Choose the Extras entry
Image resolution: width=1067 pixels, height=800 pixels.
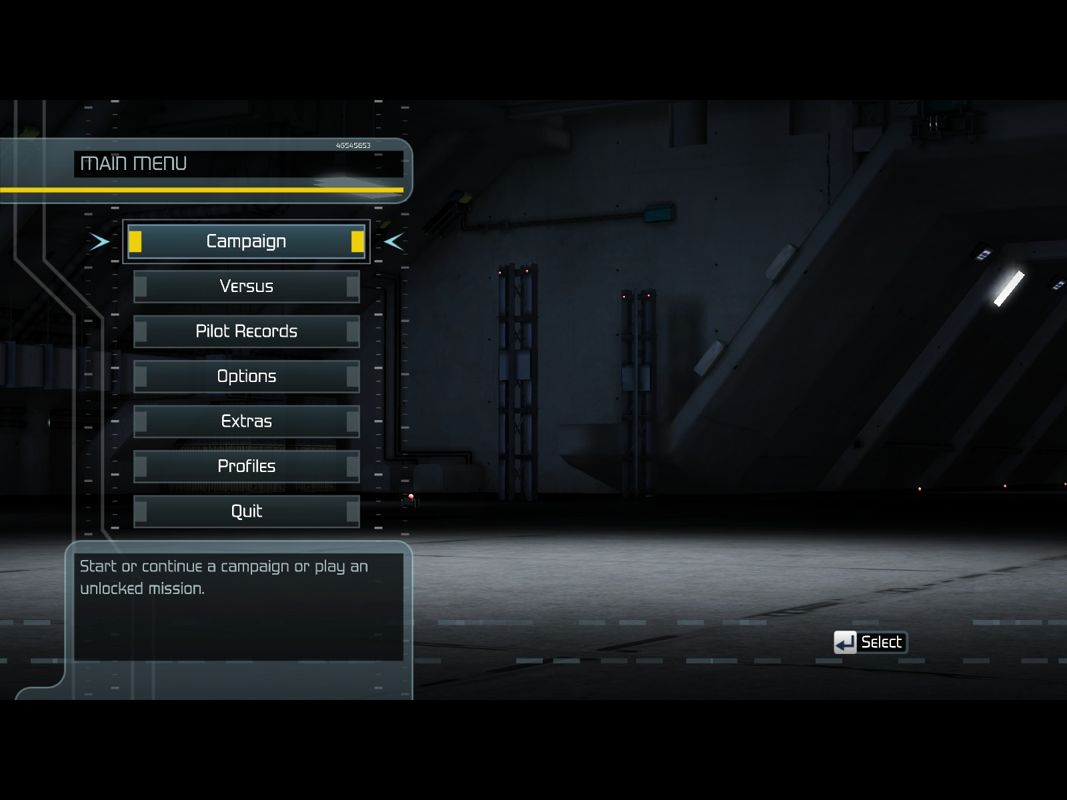(x=246, y=421)
